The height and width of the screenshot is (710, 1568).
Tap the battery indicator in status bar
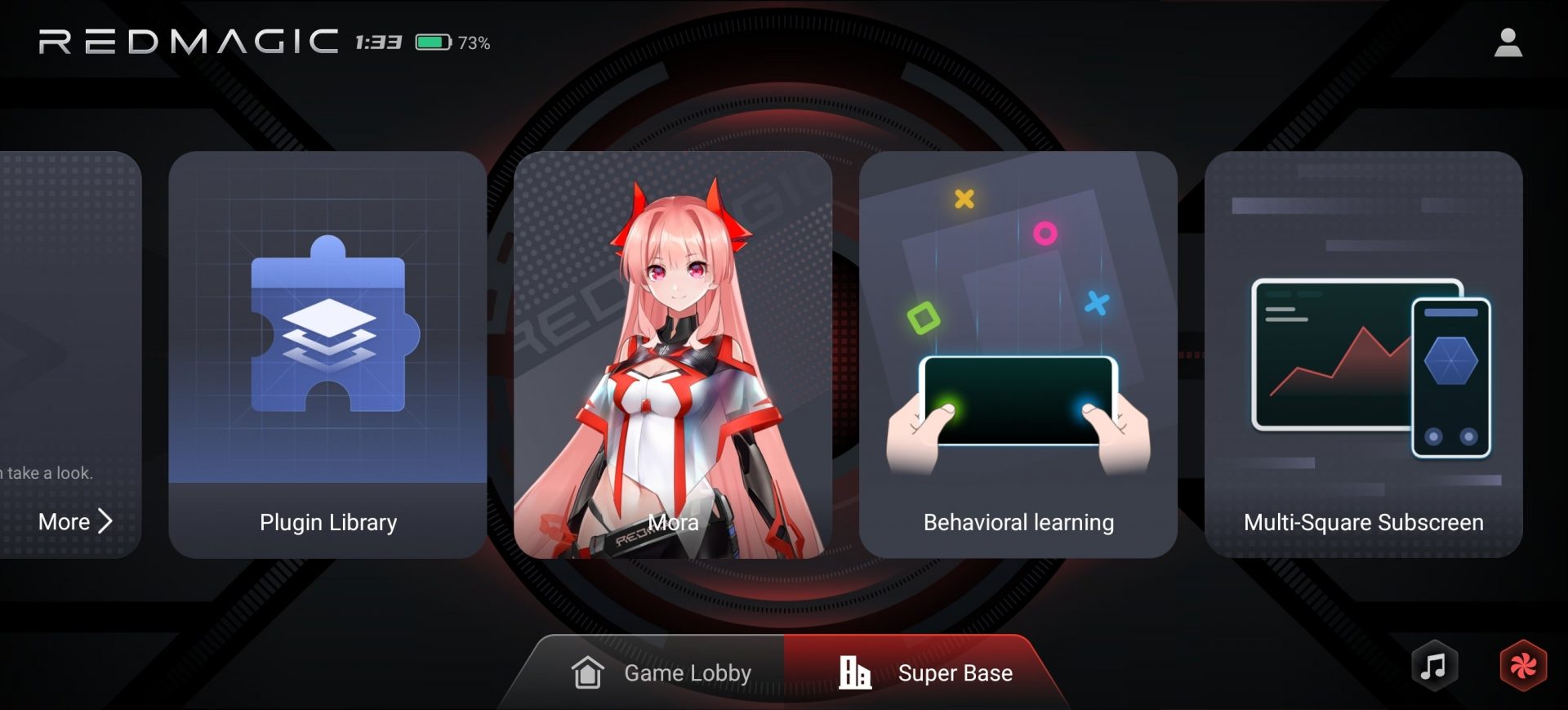[x=434, y=41]
